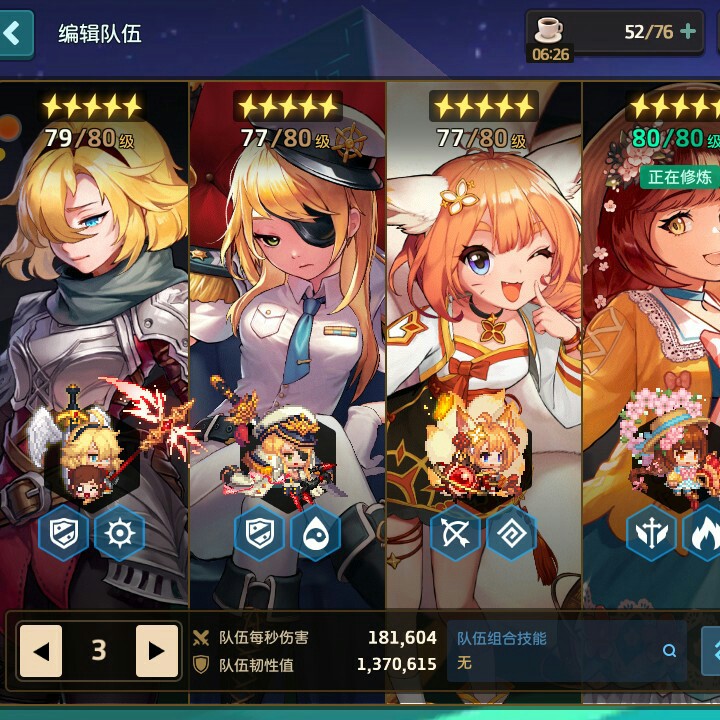
Task: Tap the bow class icon on the fox girl
Action: [455, 534]
